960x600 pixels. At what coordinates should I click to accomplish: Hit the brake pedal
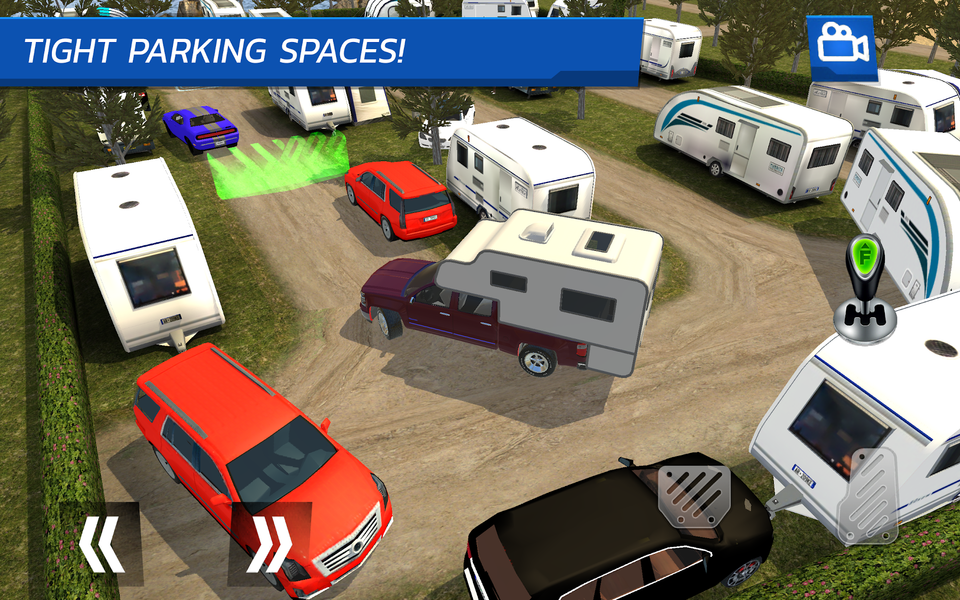(694, 493)
